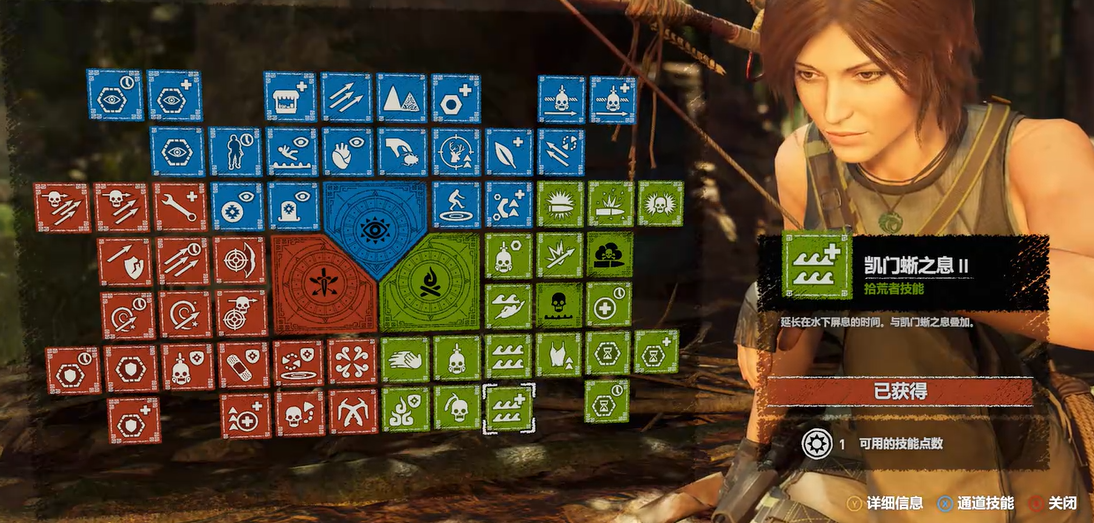The height and width of the screenshot is (523, 1094).
Task: Click the red 已获得 button
Action: point(899,391)
